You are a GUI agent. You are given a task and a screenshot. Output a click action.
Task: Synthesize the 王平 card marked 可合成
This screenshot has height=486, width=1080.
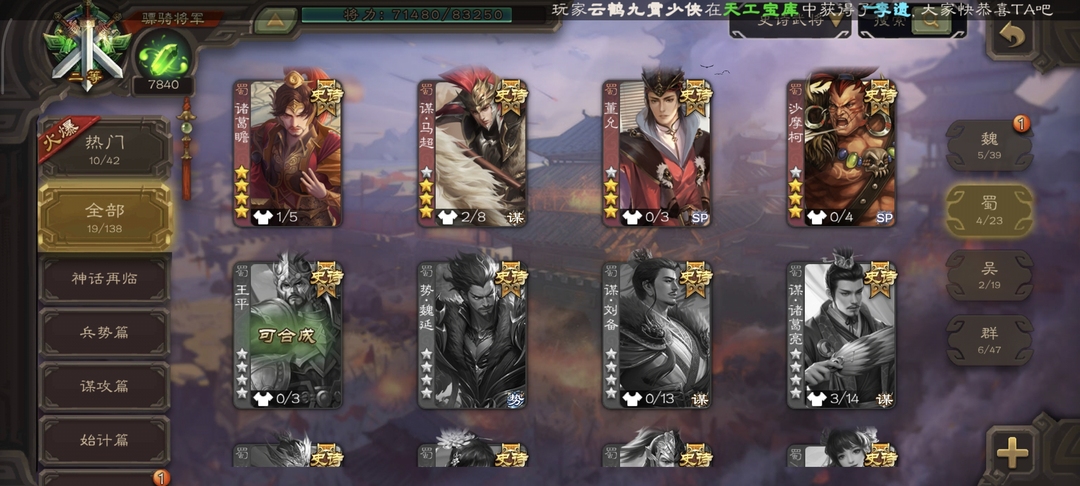click(x=288, y=335)
